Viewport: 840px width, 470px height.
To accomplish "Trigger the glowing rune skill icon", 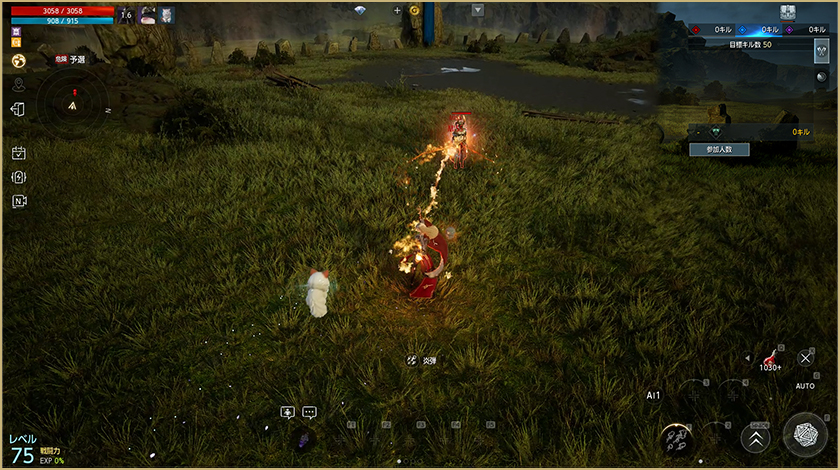I will click(676, 438).
